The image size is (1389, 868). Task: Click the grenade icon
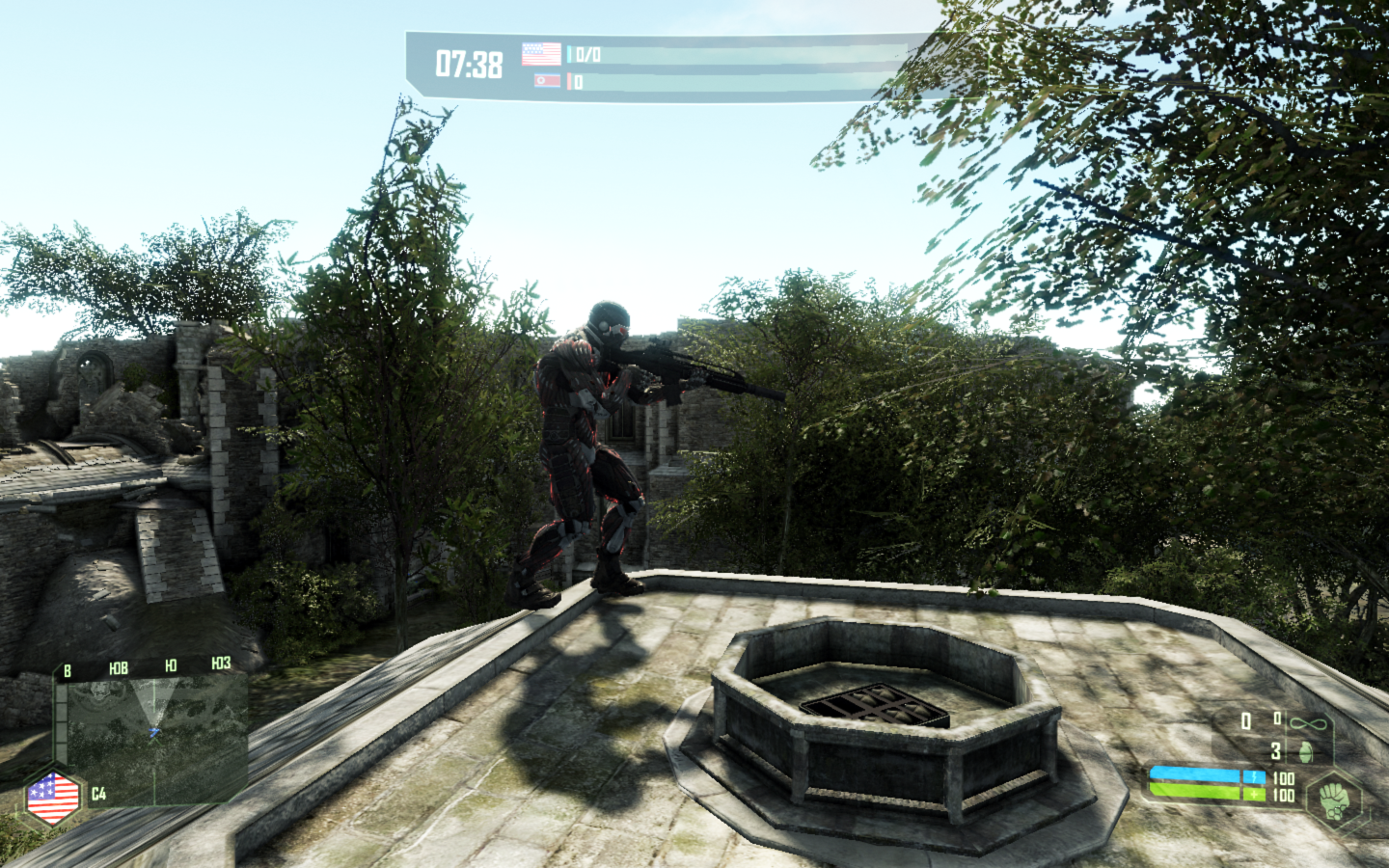tap(1305, 751)
